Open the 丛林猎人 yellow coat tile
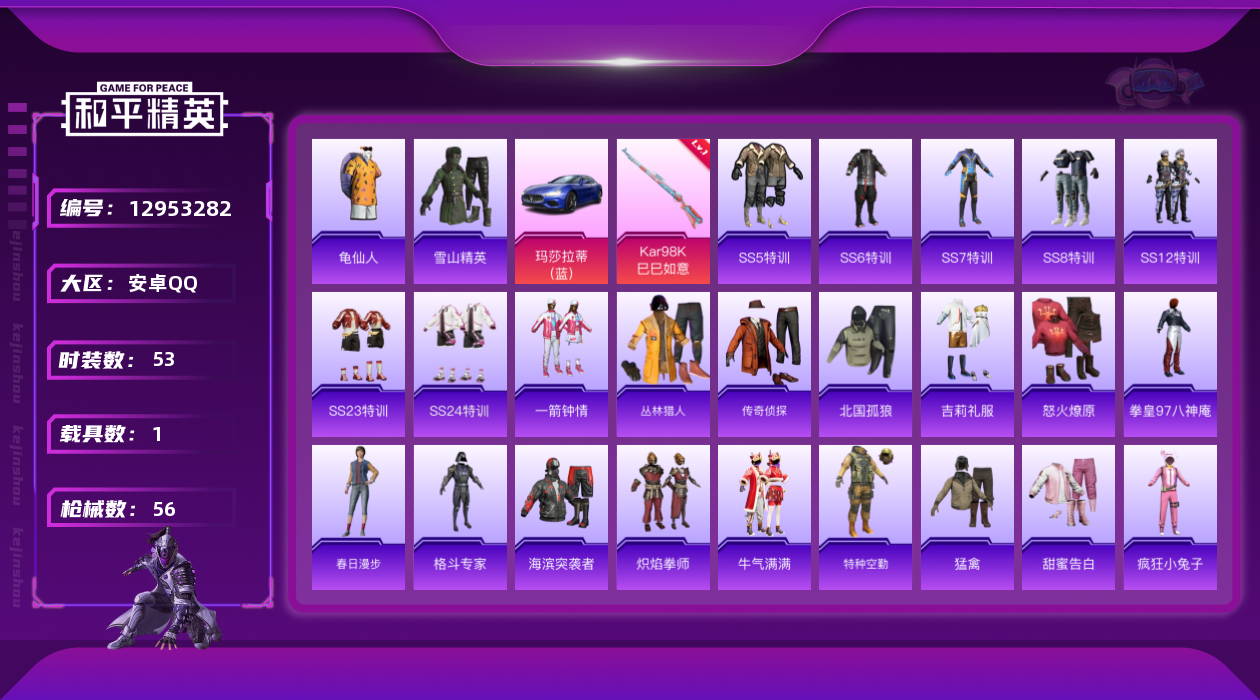The height and width of the screenshot is (700, 1260). point(663,364)
